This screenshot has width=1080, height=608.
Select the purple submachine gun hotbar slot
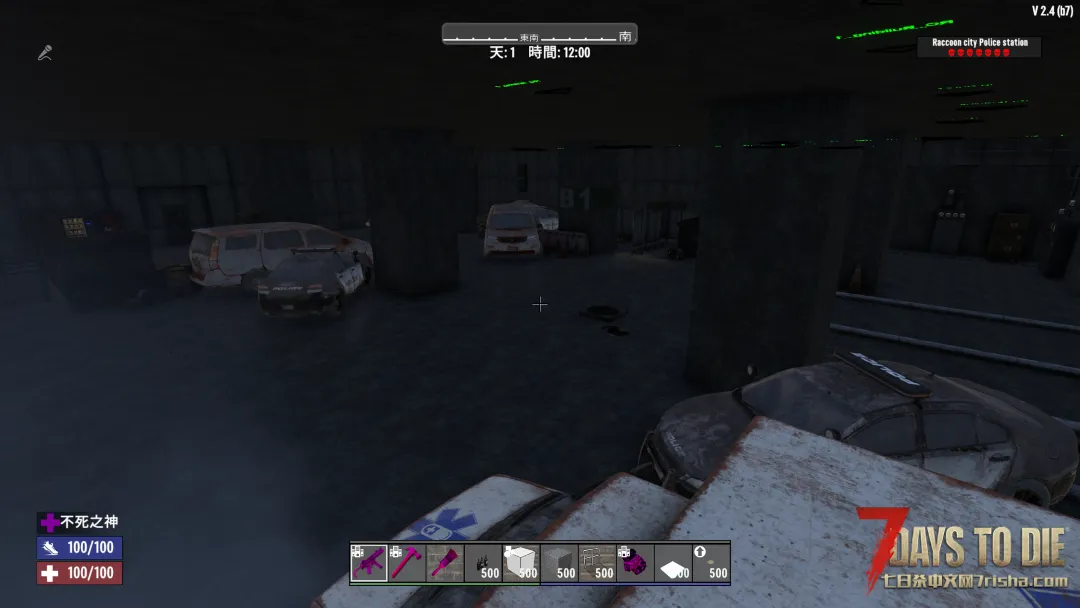(x=369, y=563)
